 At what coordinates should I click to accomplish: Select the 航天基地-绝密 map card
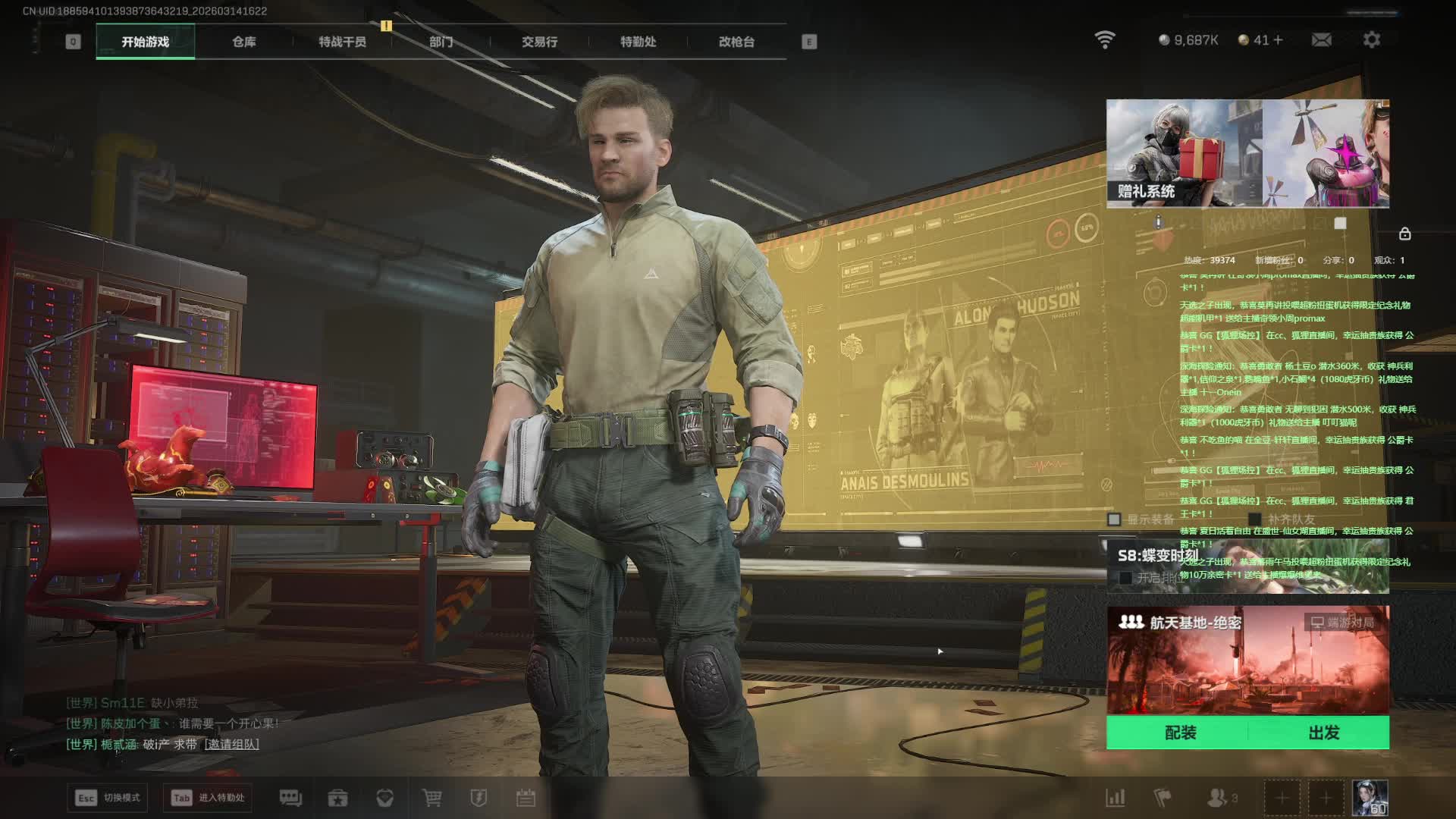tap(1247, 660)
